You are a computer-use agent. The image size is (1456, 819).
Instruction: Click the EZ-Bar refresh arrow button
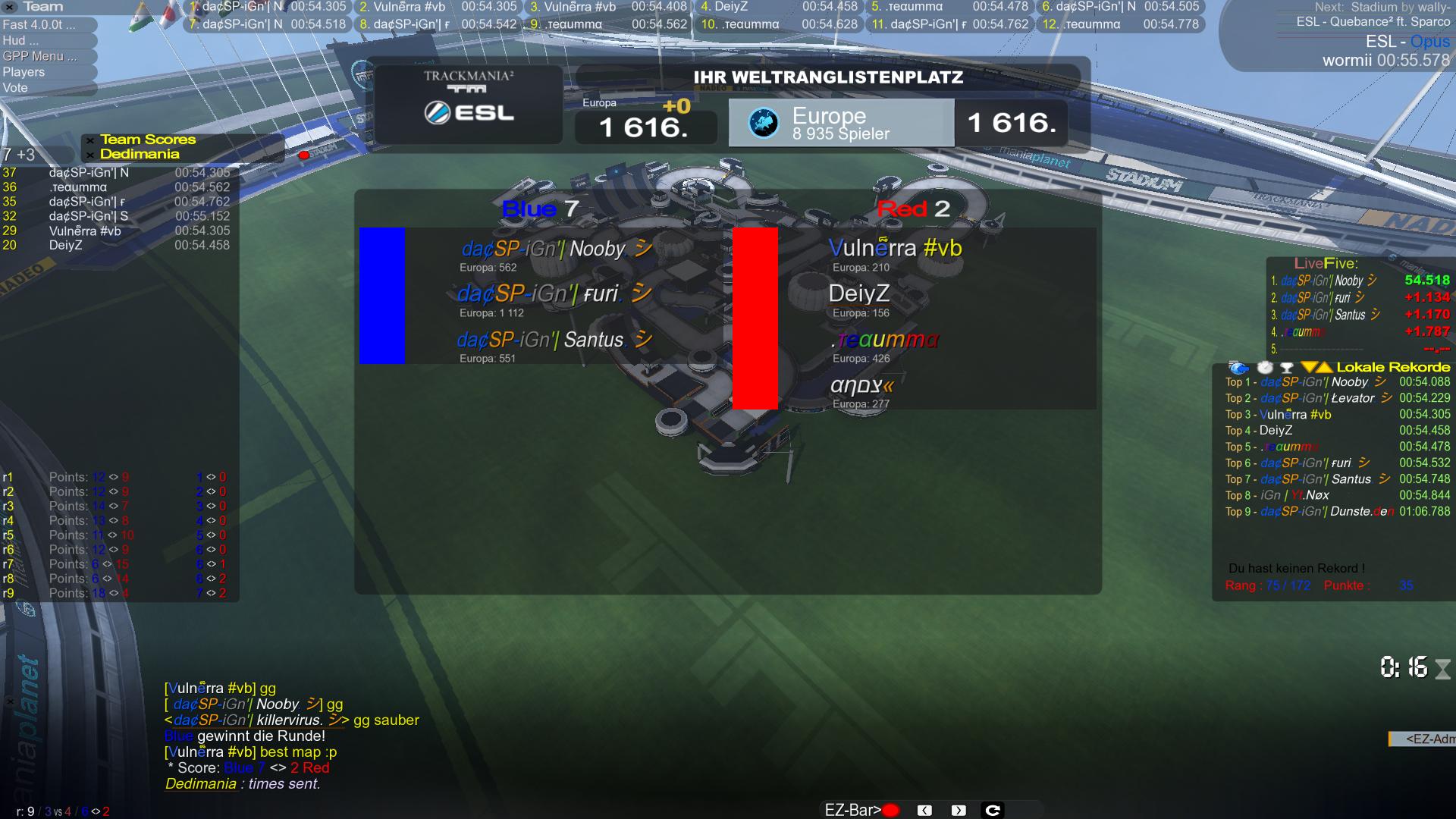(993, 811)
